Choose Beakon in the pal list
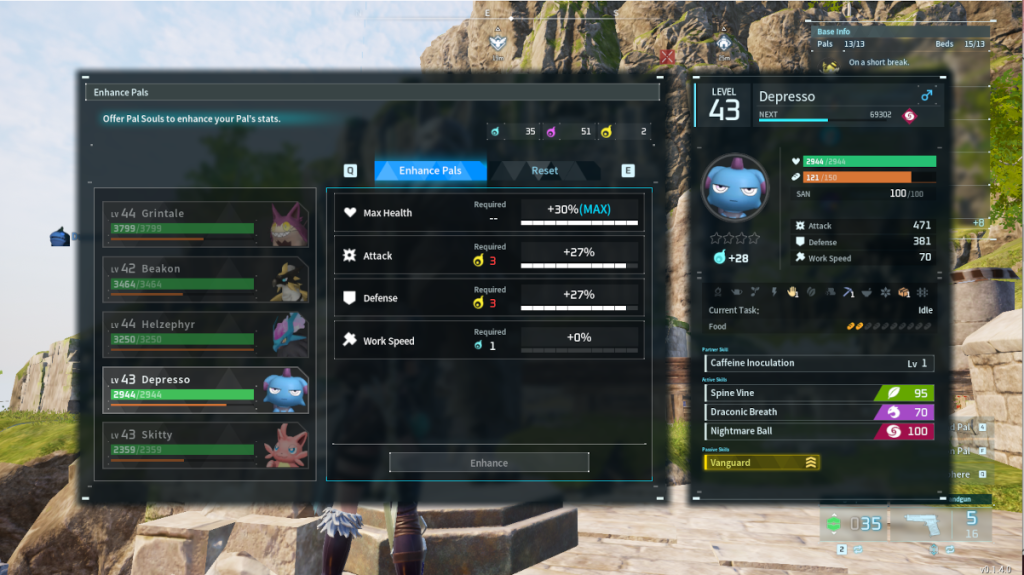The width and height of the screenshot is (1024, 575). point(205,279)
